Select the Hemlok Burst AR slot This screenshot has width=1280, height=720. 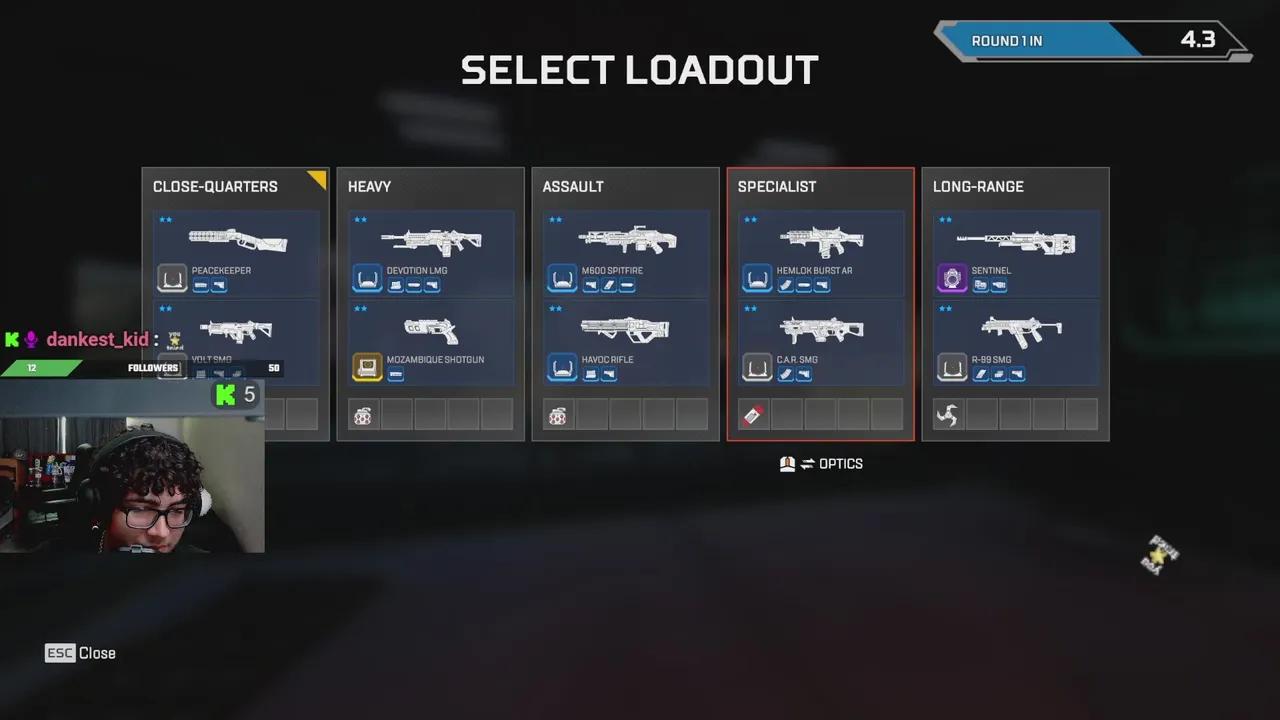821,252
